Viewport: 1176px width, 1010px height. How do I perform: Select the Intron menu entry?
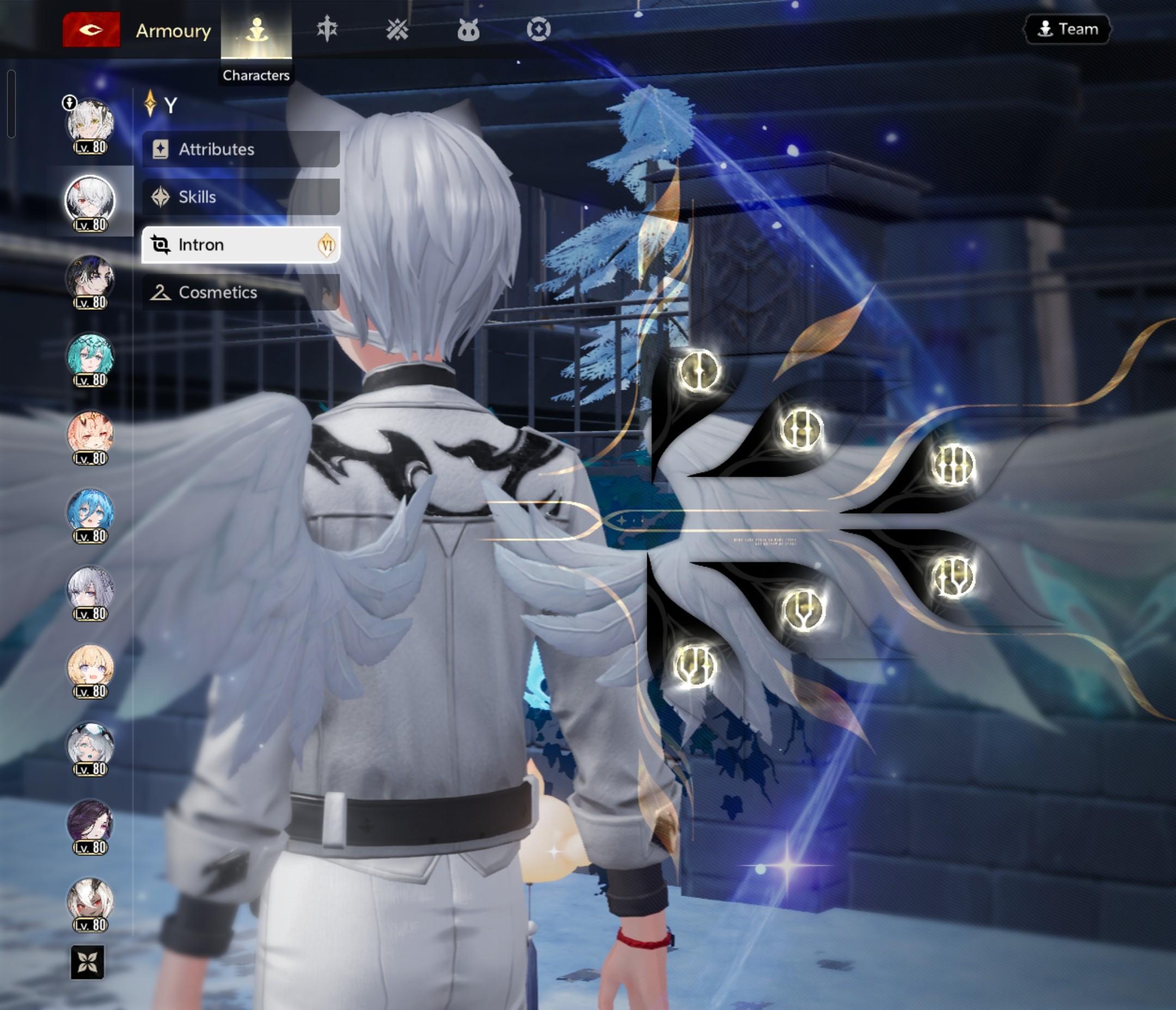(x=241, y=244)
